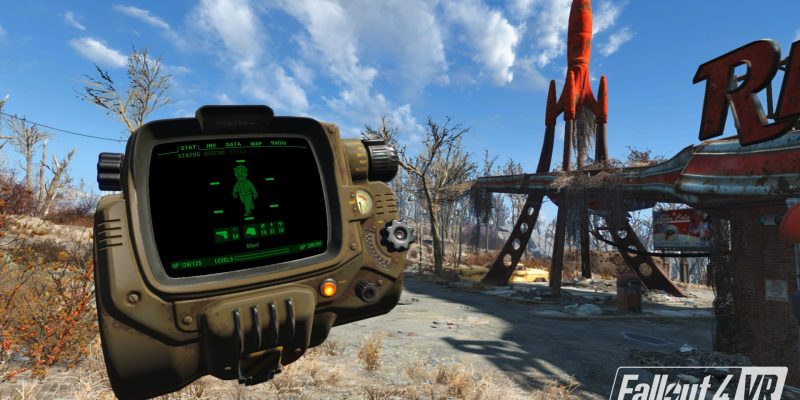Viewport: 800px width, 400px height.
Task: Select the RADIO tab
Action: [279, 144]
